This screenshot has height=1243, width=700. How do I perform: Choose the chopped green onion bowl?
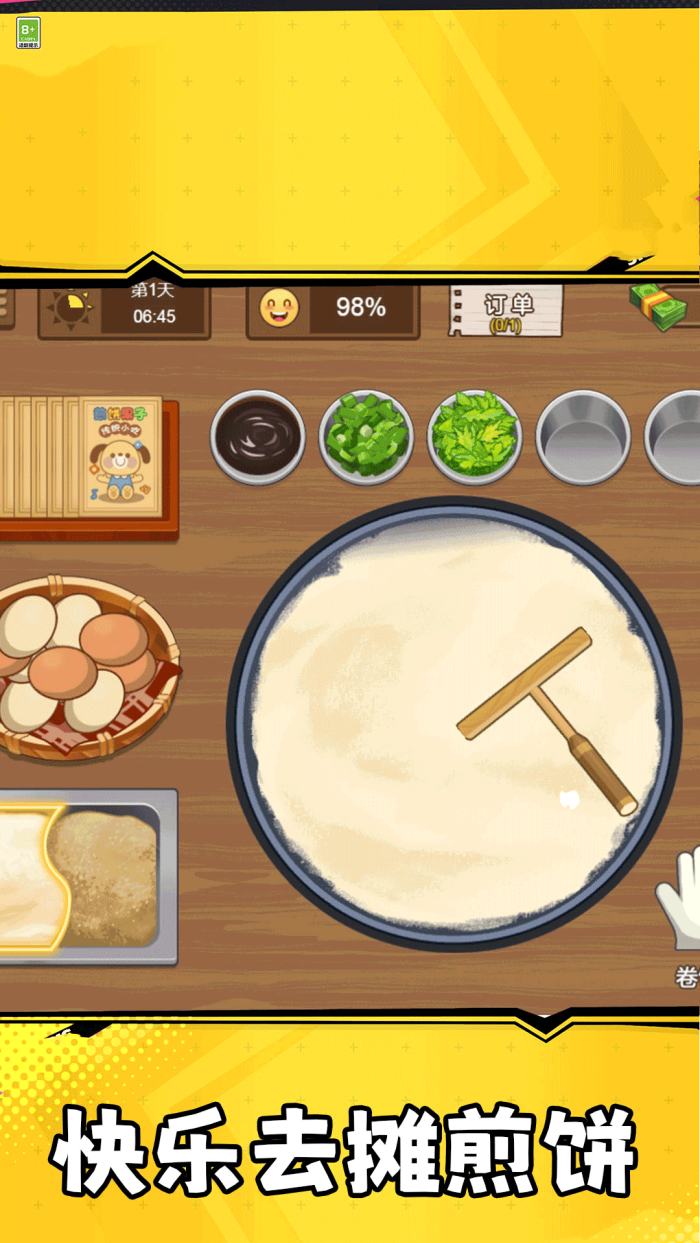(366, 437)
